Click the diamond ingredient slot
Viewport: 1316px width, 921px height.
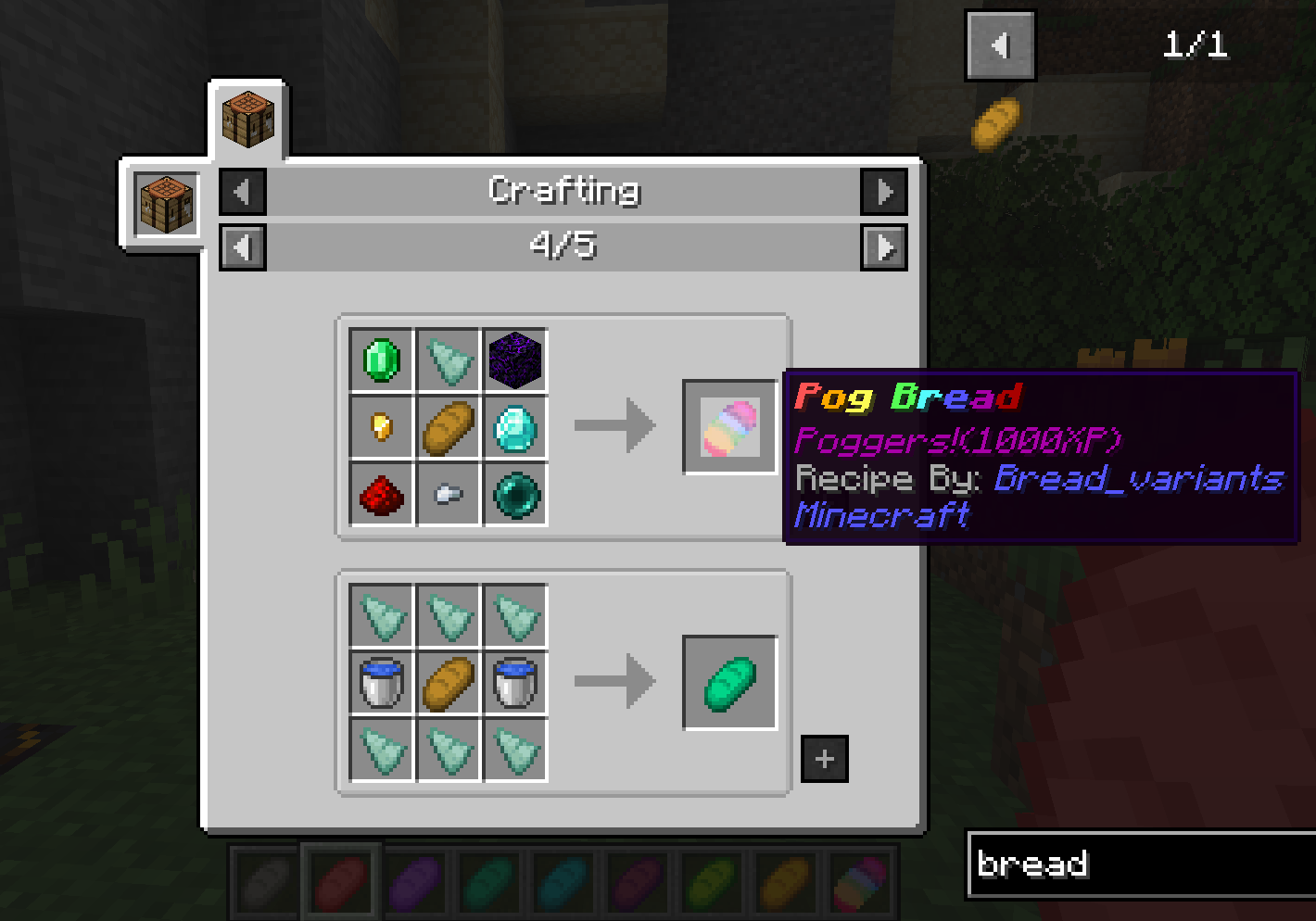tap(515, 427)
